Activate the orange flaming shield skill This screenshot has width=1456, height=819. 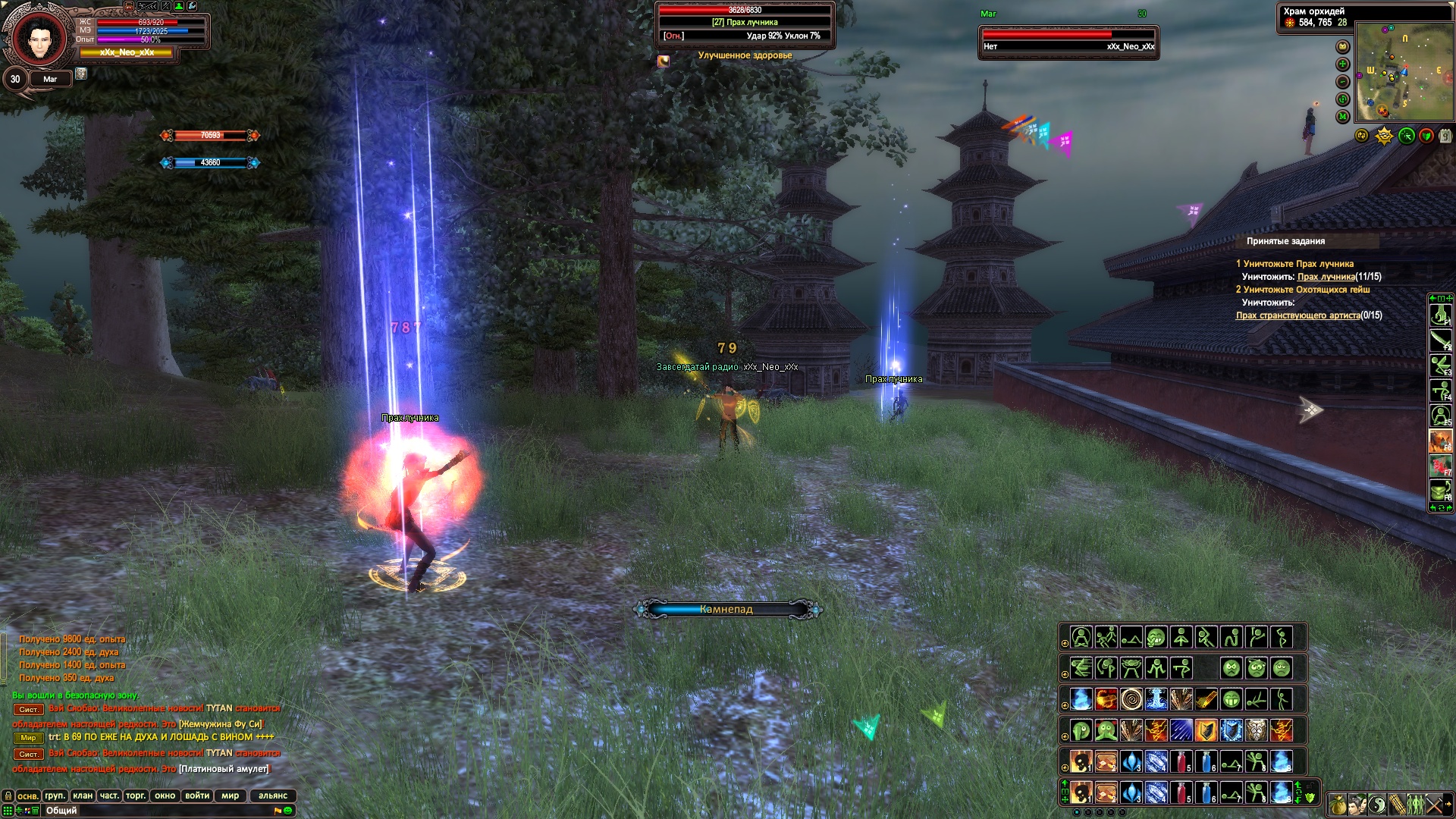pos(1206,730)
